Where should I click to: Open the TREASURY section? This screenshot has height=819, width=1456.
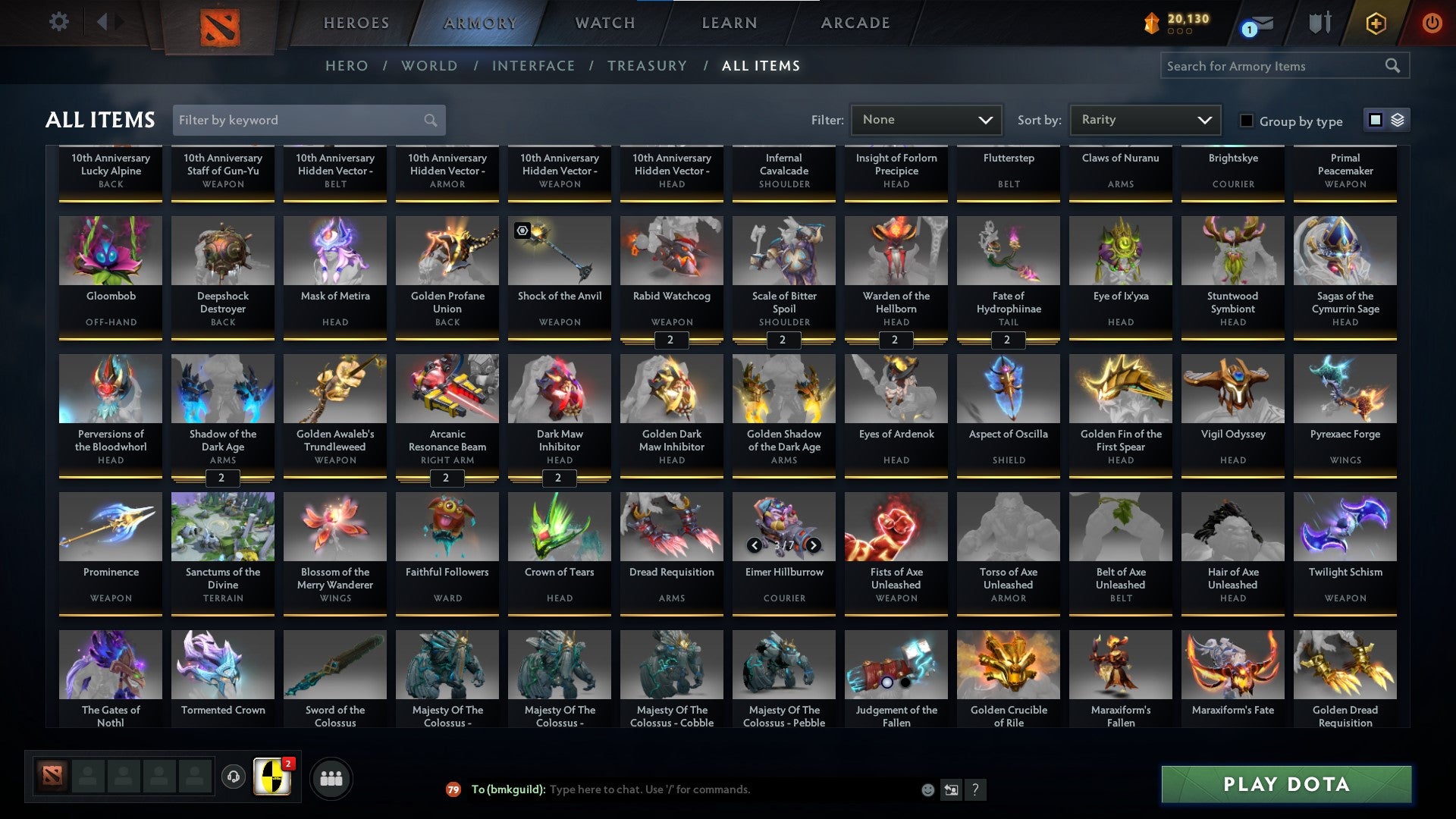coord(647,66)
